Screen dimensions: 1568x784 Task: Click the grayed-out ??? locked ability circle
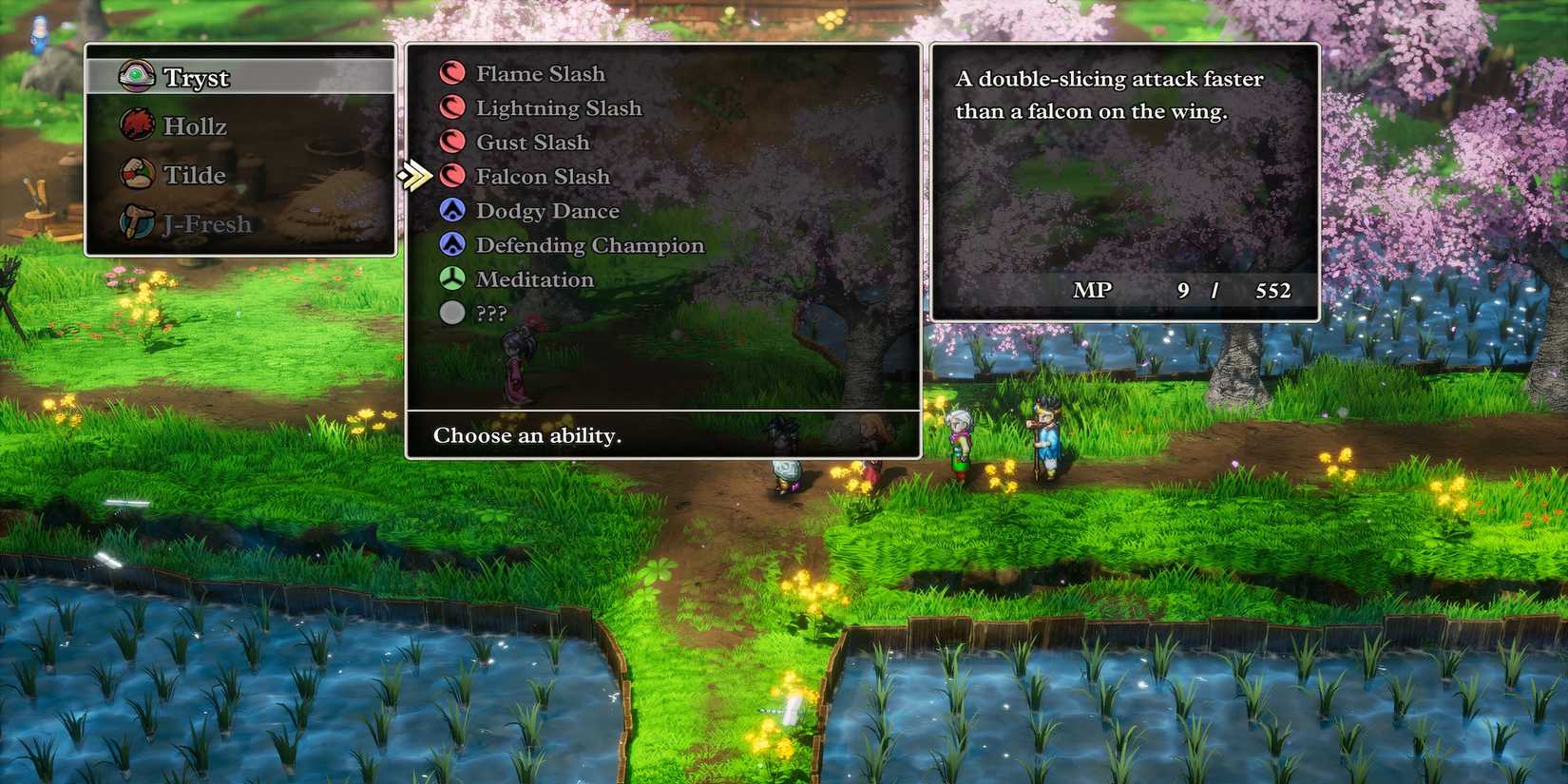pyautogui.click(x=453, y=313)
